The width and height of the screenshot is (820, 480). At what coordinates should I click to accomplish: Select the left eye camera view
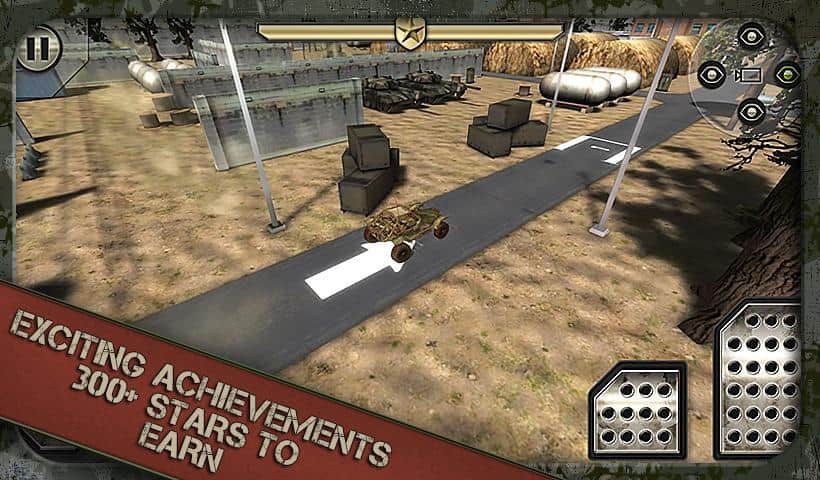pos(712,74)
